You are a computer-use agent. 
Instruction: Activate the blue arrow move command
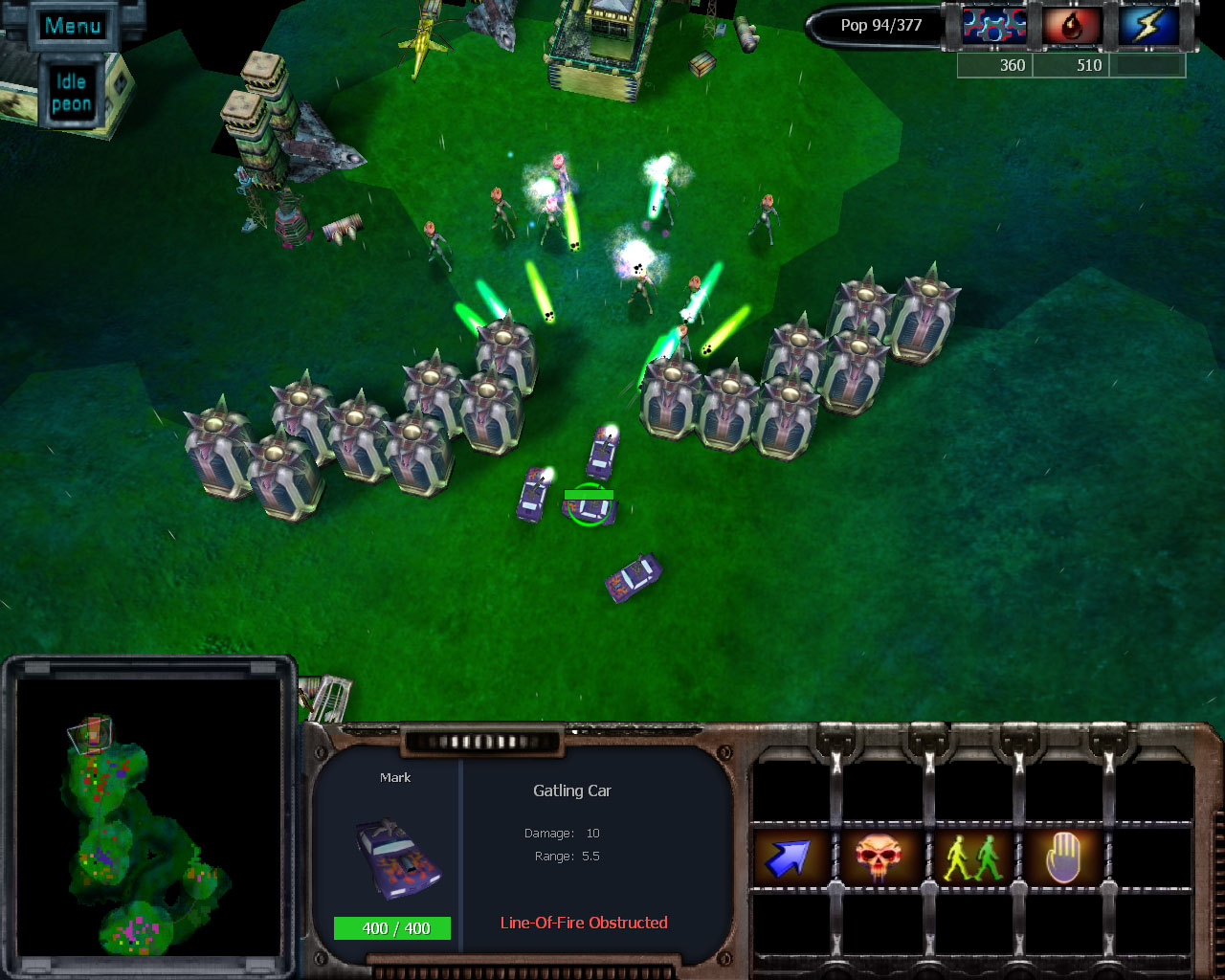(x=788, y=857)
